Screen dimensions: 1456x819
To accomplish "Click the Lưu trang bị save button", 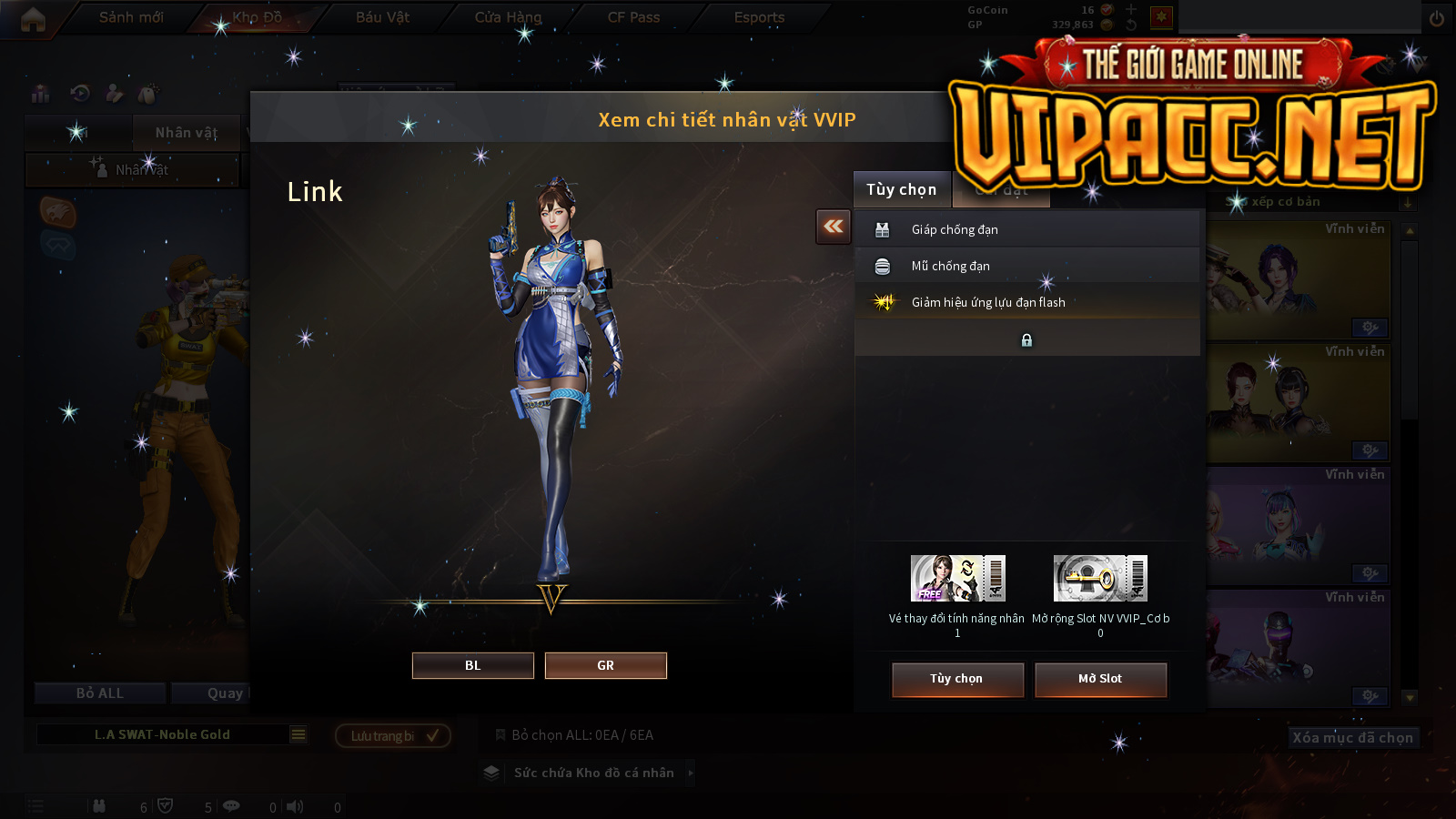I will tap(393, 735).
